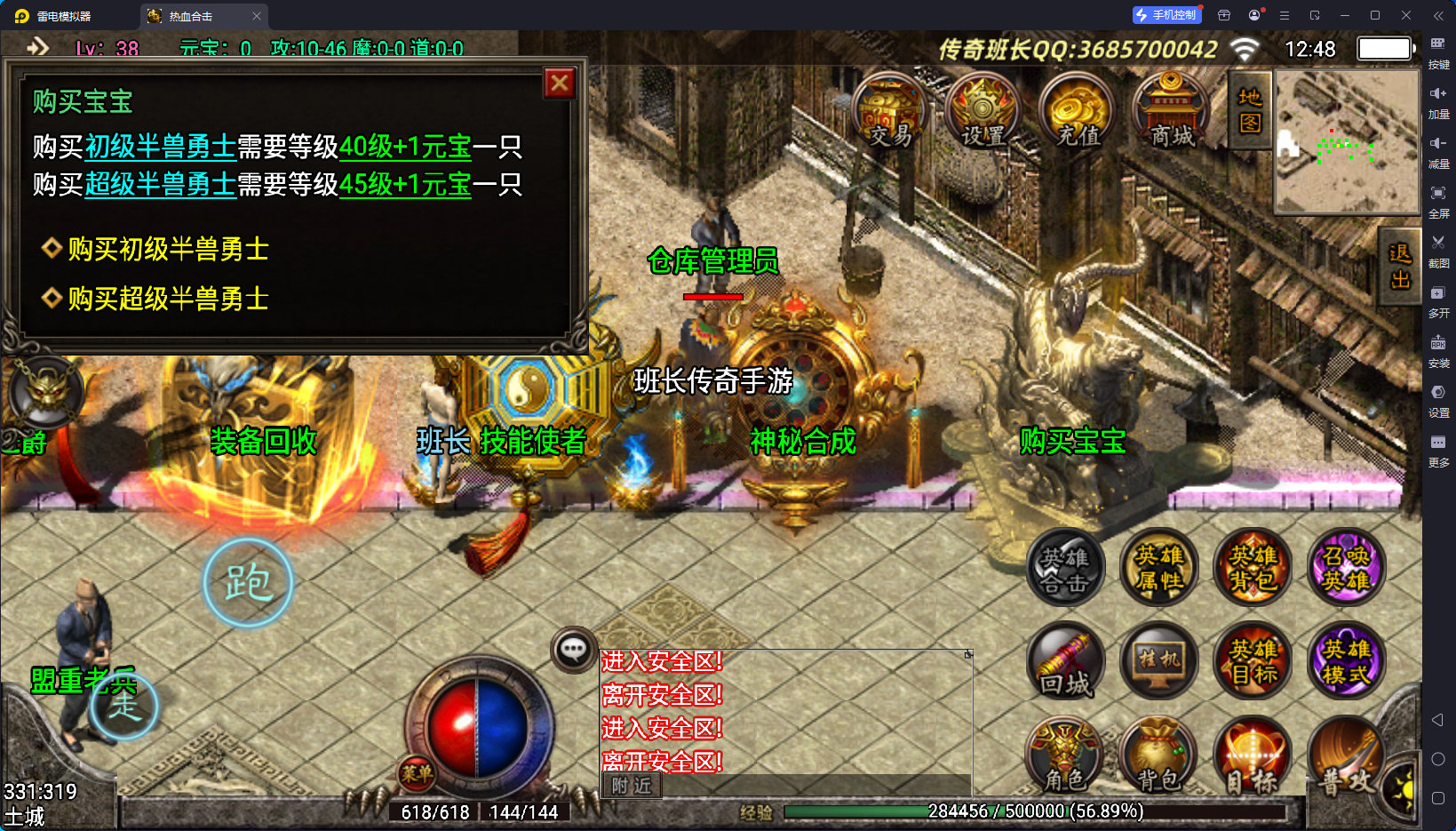Open the 设置 settings icon
The height and width of the screenshot is (831, 1456).
click(x=983, y=111)
